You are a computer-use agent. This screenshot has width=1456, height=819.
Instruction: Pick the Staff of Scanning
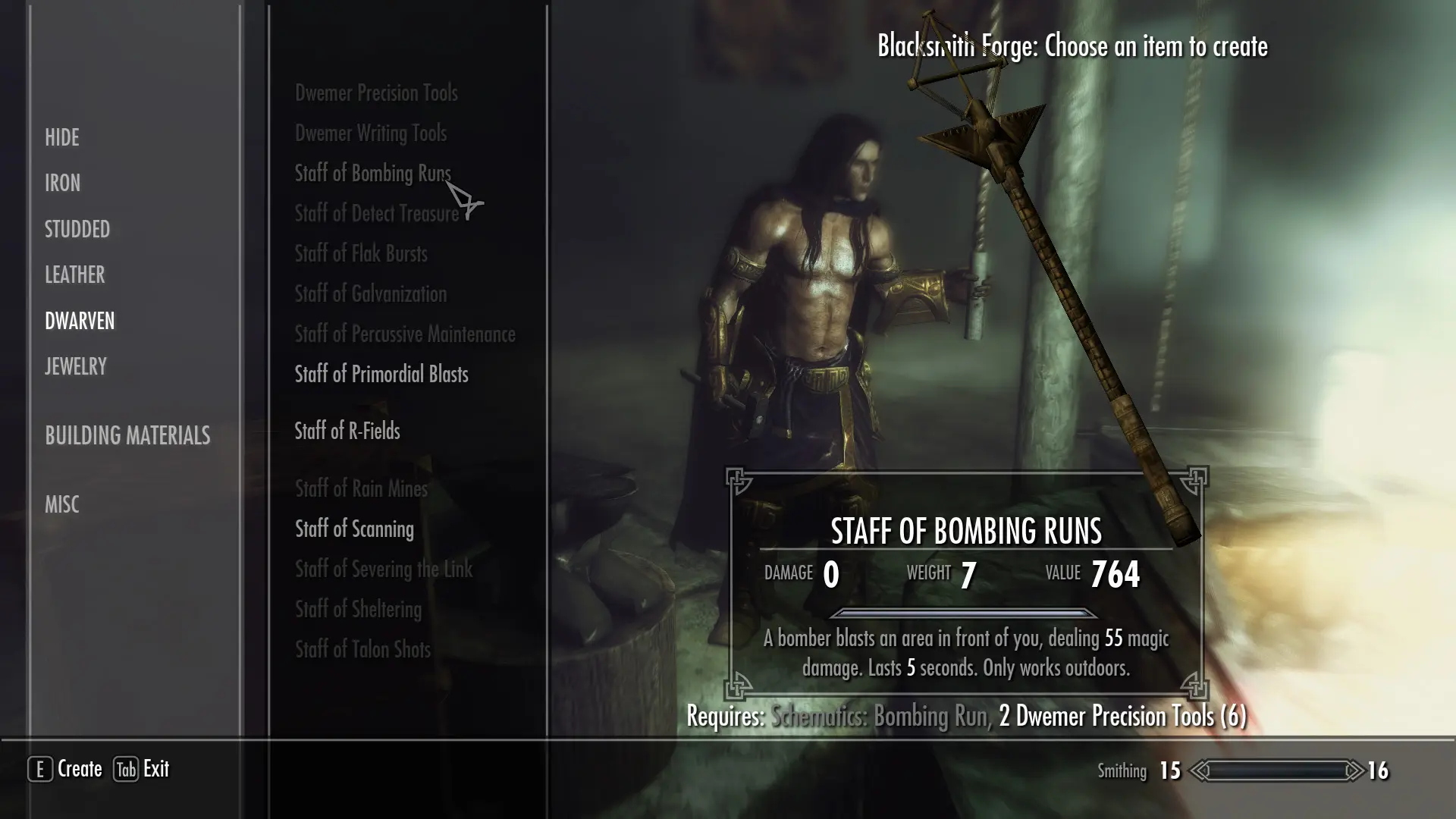pyautogui.click(x=354, y=529)
